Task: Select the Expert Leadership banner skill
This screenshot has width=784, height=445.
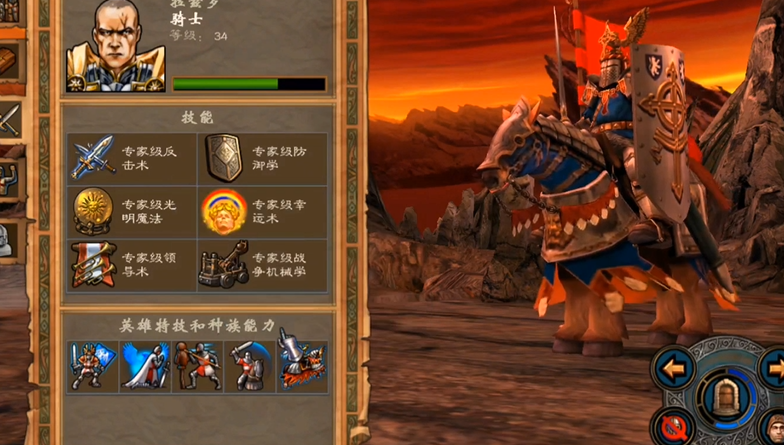Action: pyautogui.click(x=92, y=264)
